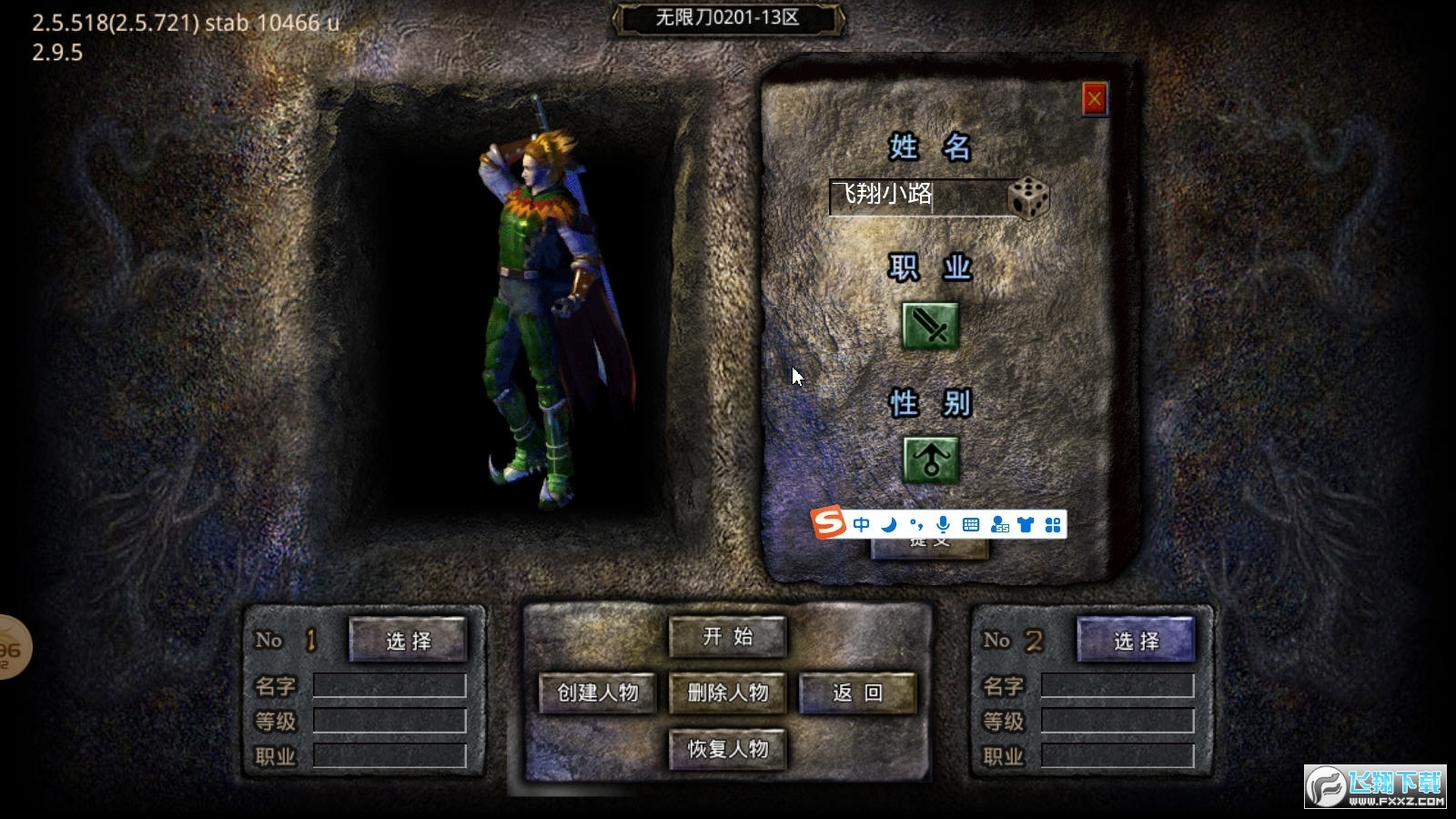The image size is (1456, 819).
Task: Choose the warrior sword class icon
Action: [x=930, y=326]
